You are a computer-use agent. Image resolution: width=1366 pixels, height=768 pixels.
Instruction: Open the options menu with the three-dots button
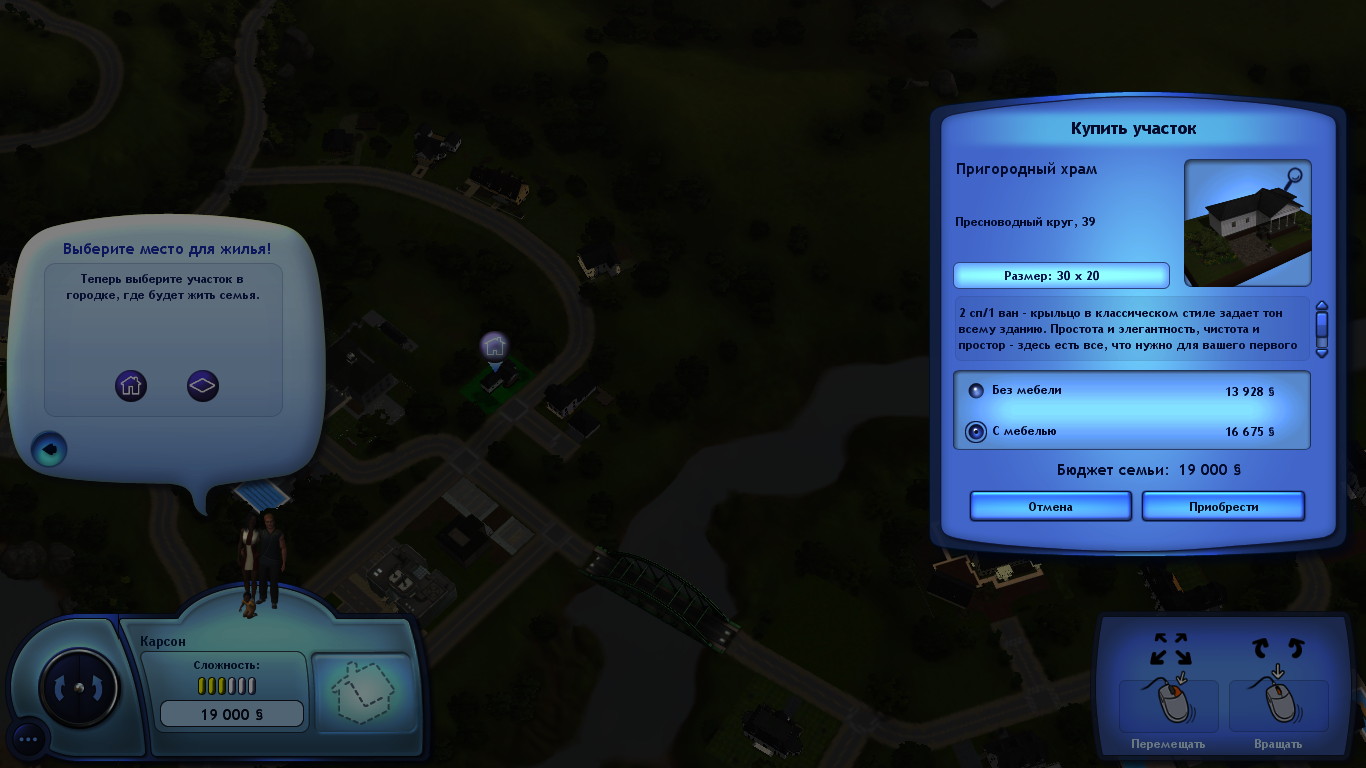pyautogui.click(x=27, y=740)
